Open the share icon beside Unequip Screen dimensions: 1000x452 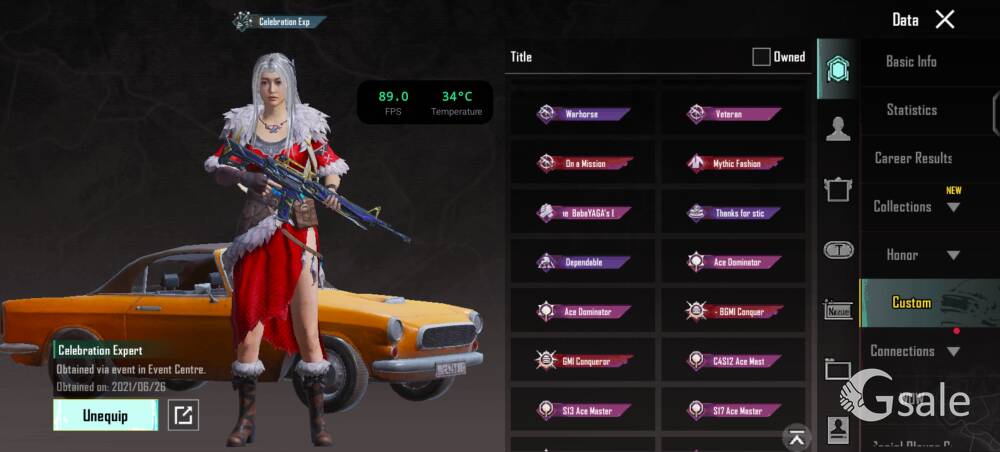click(x=182, y=415)
